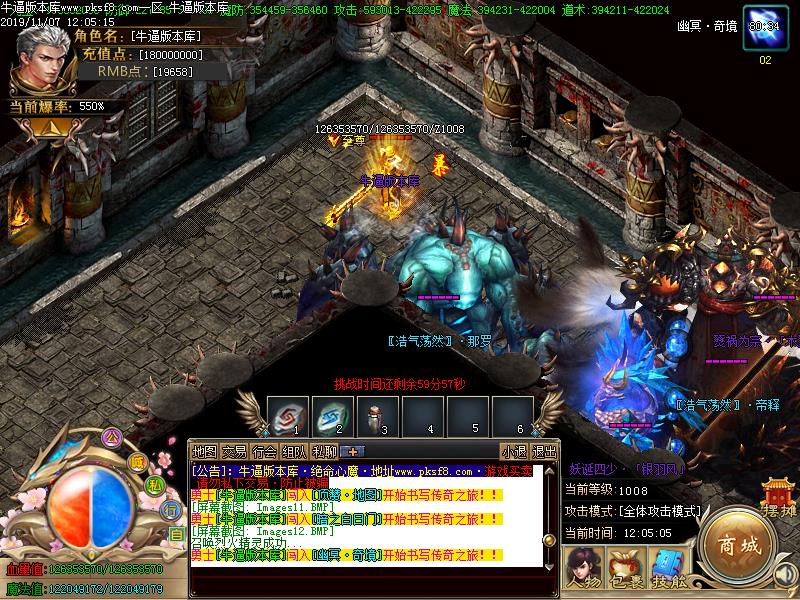Screen dimensions: 800x600
Task: Switch to the 交易 chat tab
Action: click(234, 451)
